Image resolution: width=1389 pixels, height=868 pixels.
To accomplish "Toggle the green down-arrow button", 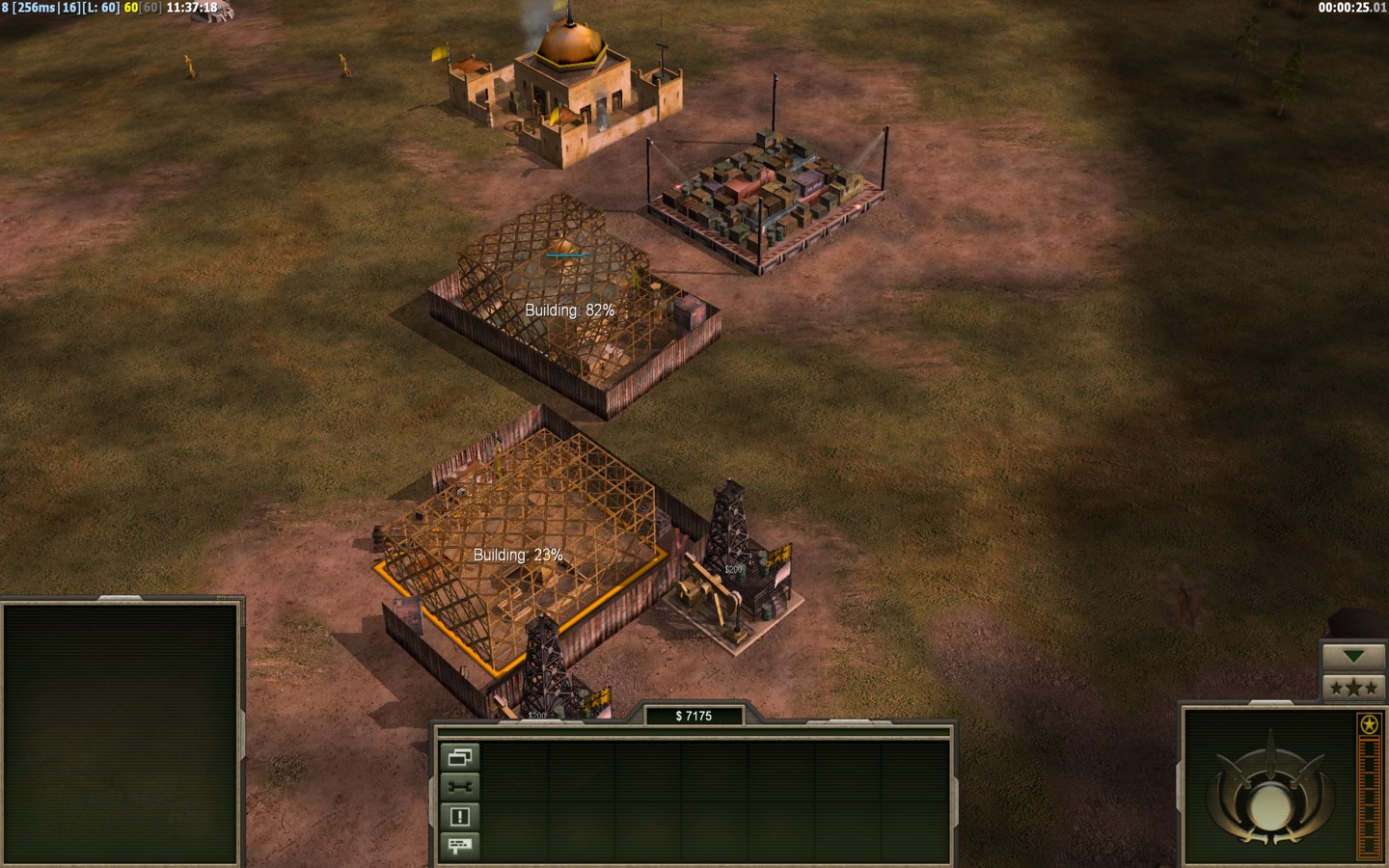I will [x=1354, y=657].
